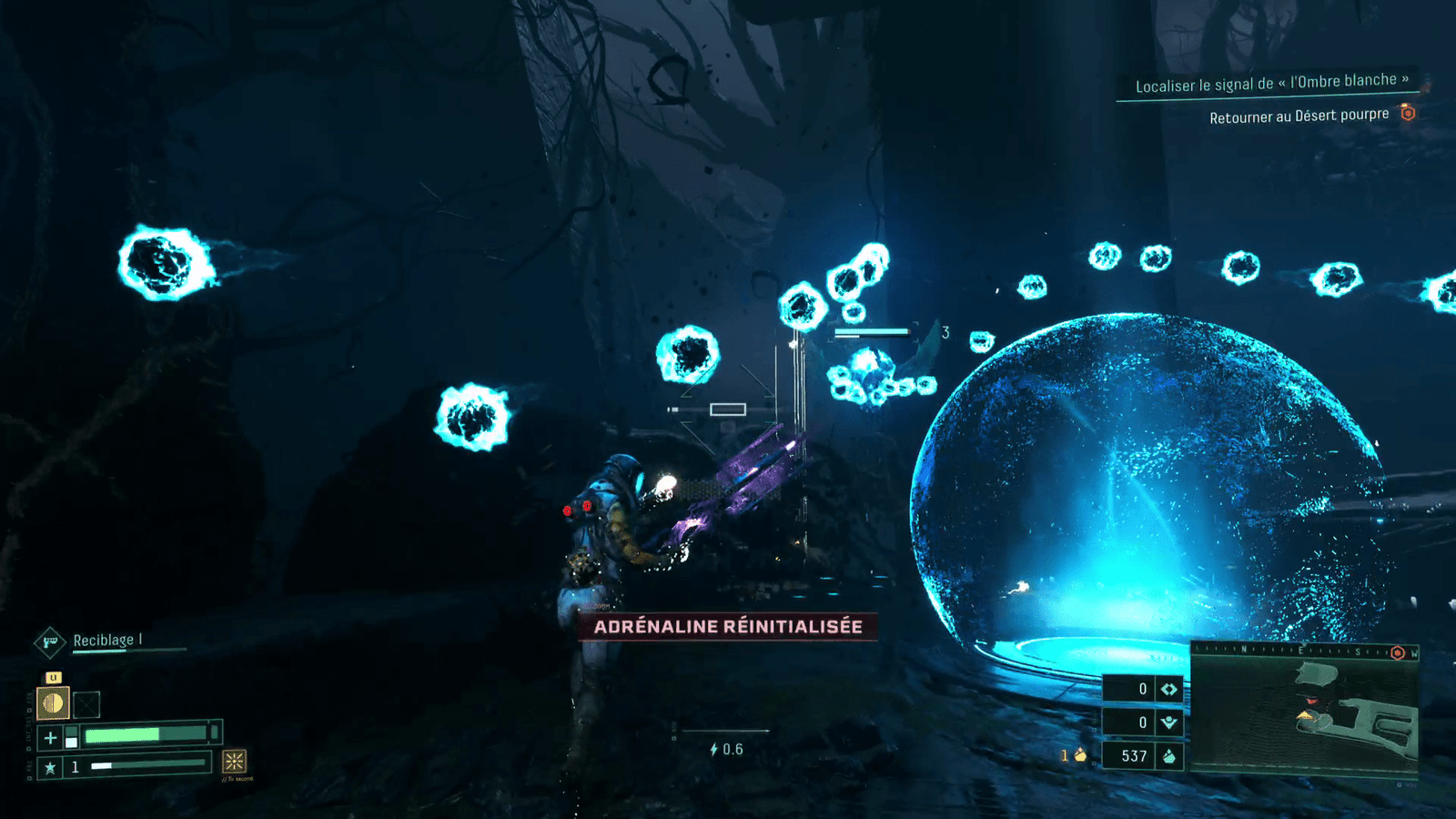The image size is (1456, 819).
Task: Select the plus-shaped integrity icon
Action: tap(51, 737)
